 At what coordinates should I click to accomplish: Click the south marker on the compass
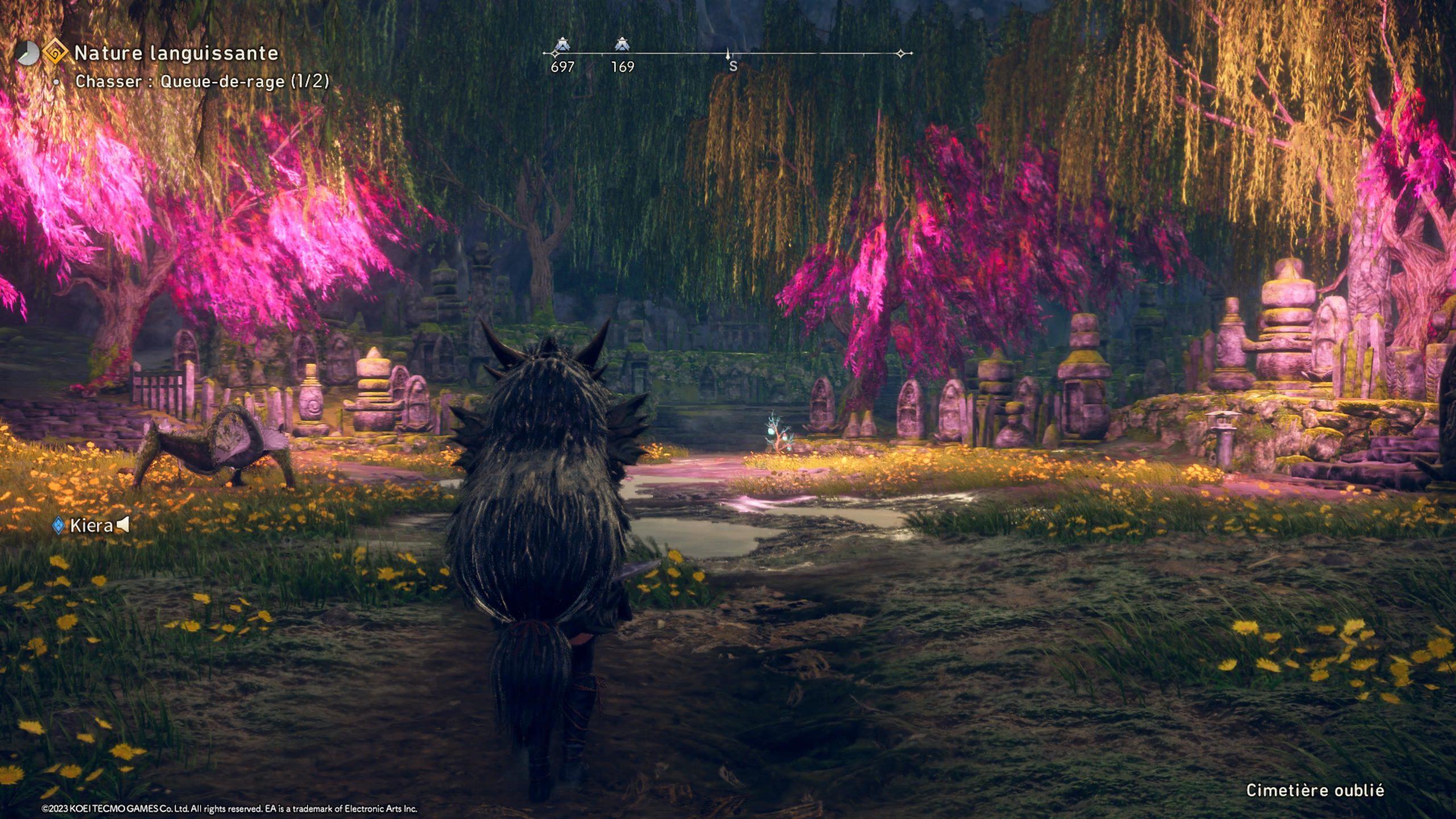tap(733, 66)
